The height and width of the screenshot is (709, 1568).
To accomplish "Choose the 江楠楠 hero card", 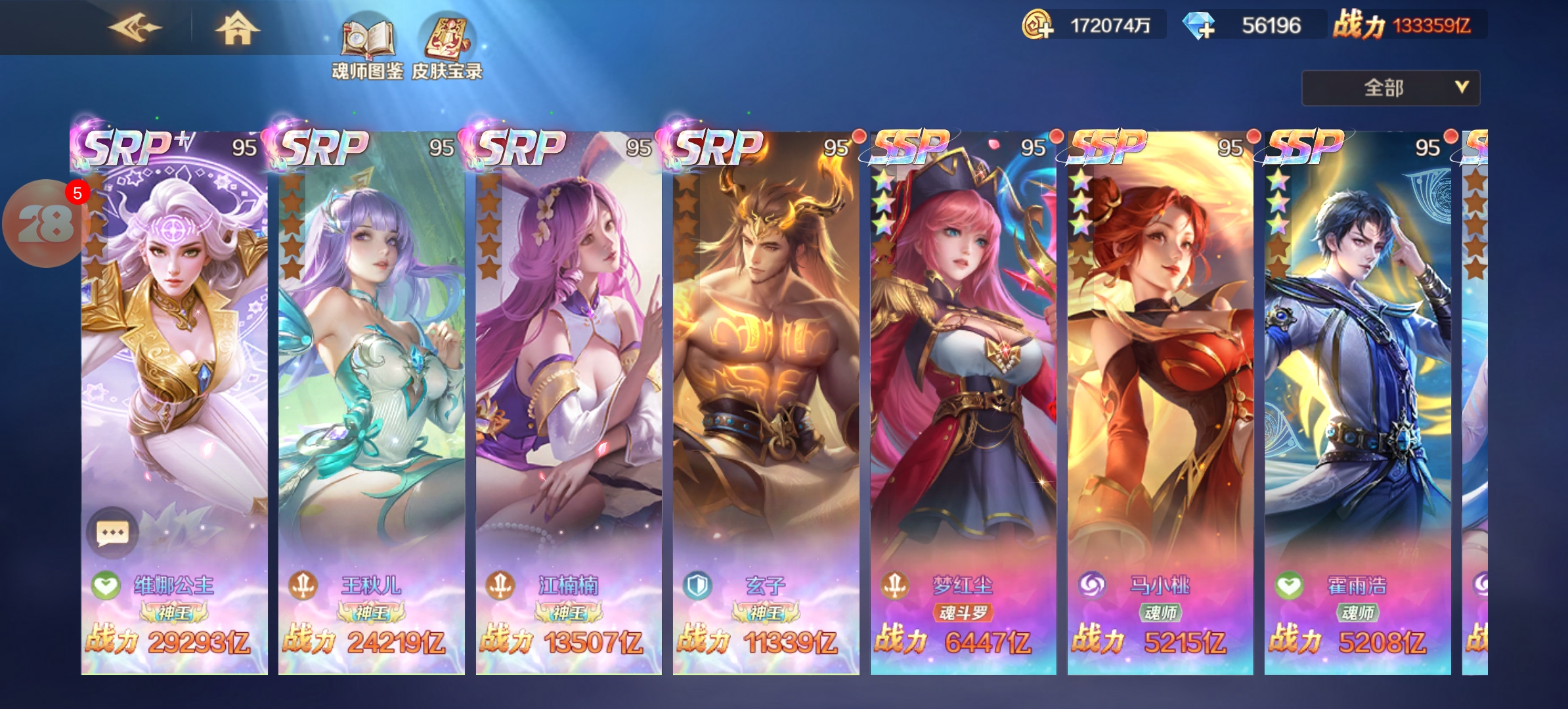I will click(x=569, y=394).
